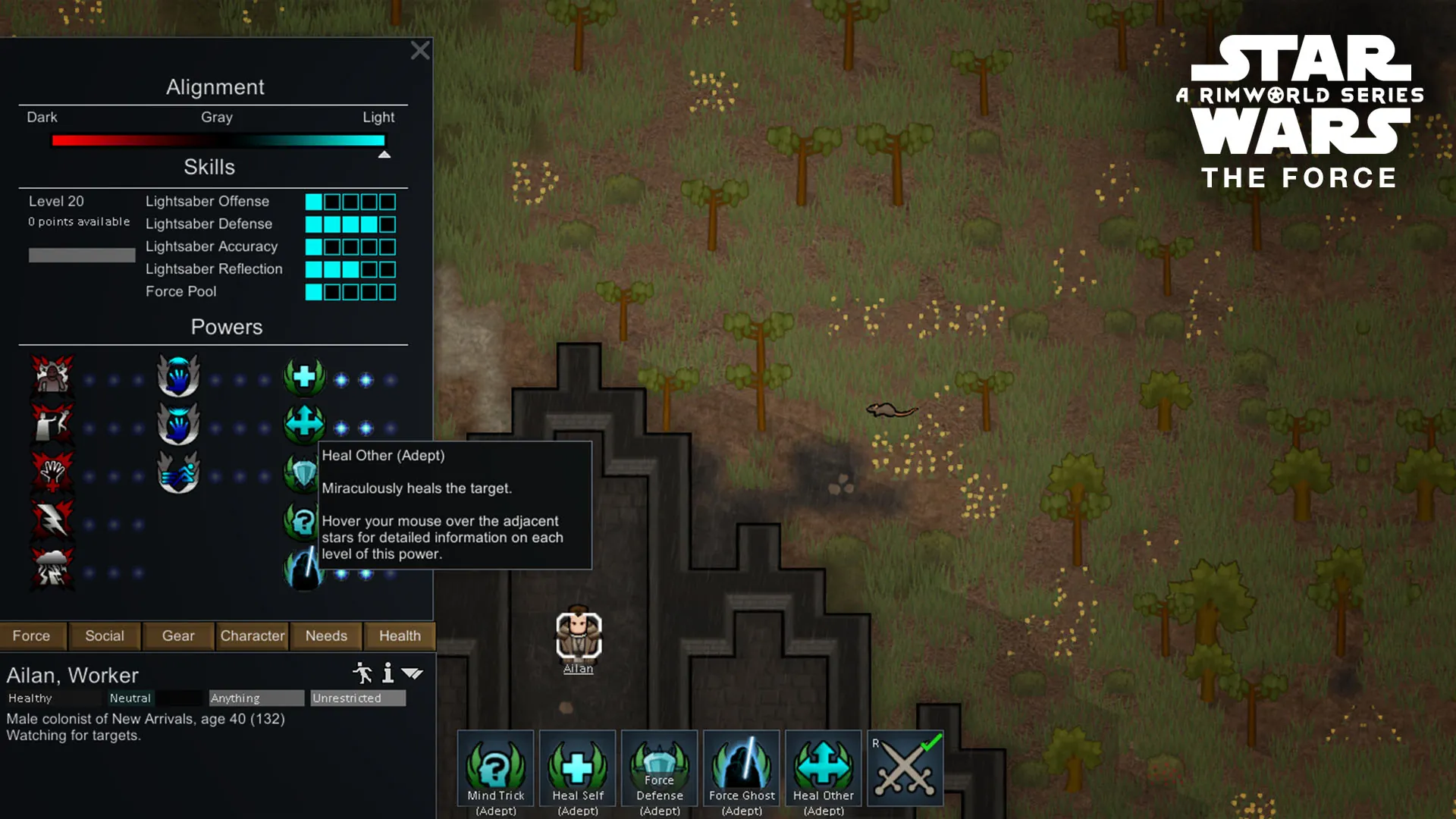Image resolution: width=1456 pixels, height=819 pixels.
Task: Select the Heal Self power in Powers list
Action: 304,377
